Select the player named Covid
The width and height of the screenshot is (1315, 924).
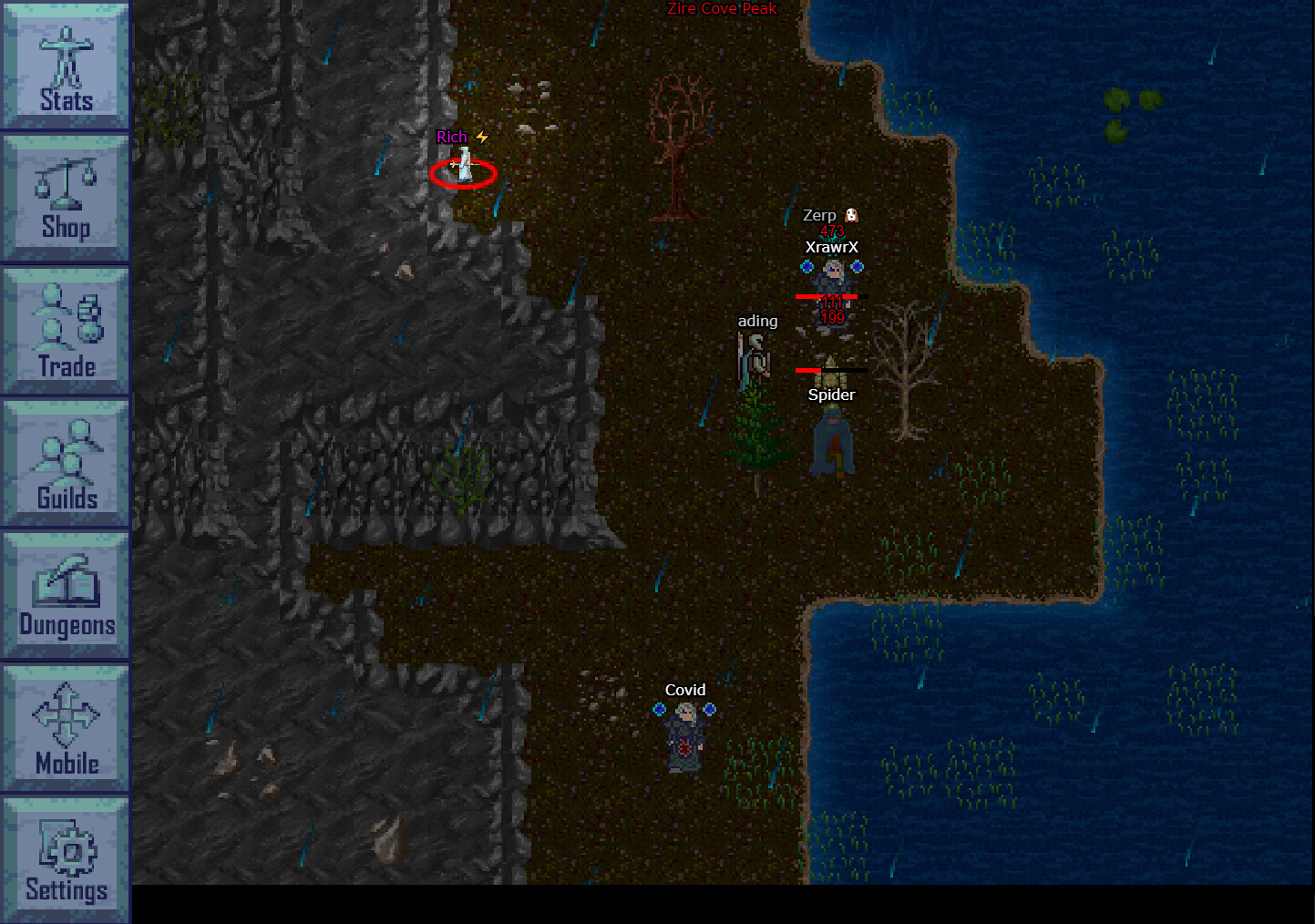(x=685, y=738)
